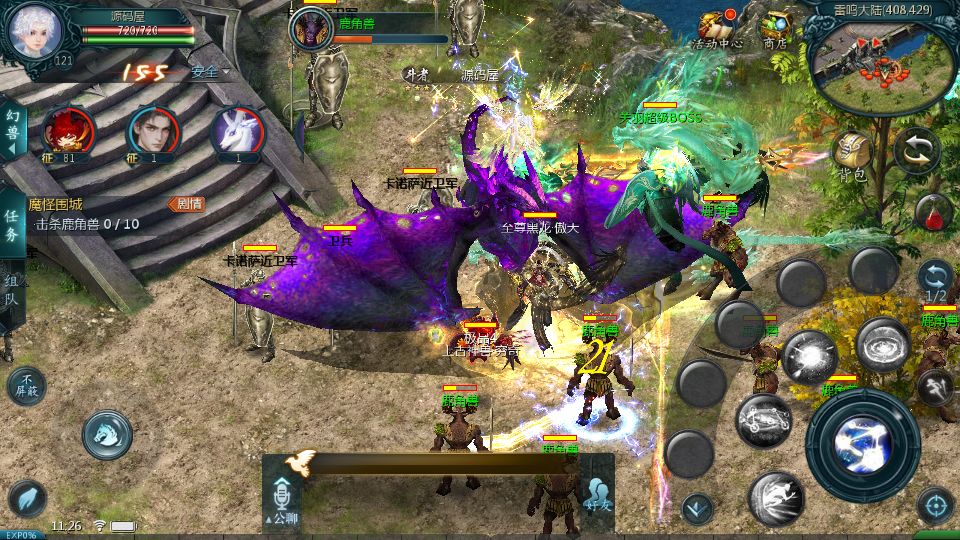Tap the crosshair target-lock button

pyautogui.click(x=935, y=505)
